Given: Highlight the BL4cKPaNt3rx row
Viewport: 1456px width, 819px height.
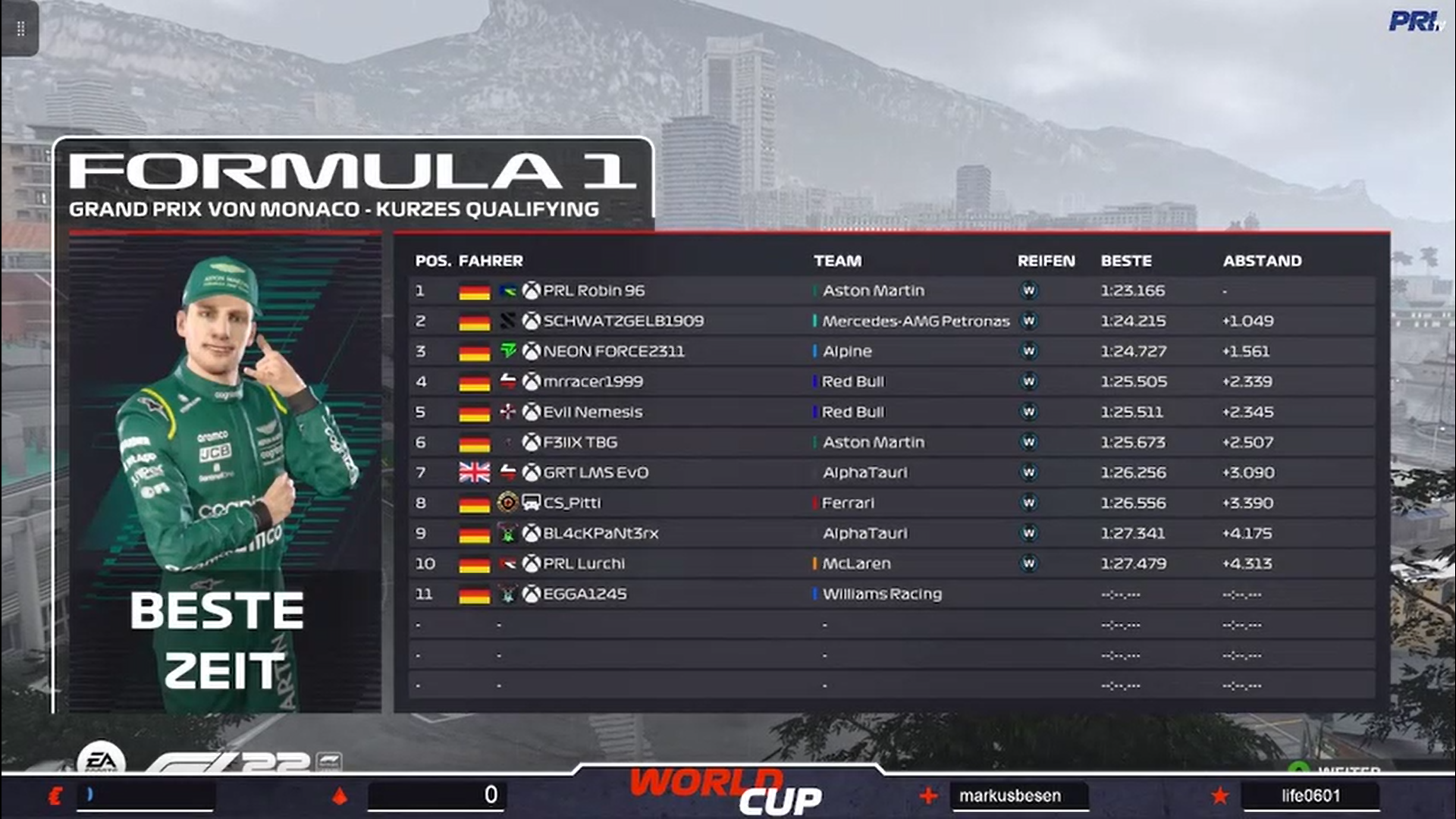Looking at the screenshot, I should 601,533.
